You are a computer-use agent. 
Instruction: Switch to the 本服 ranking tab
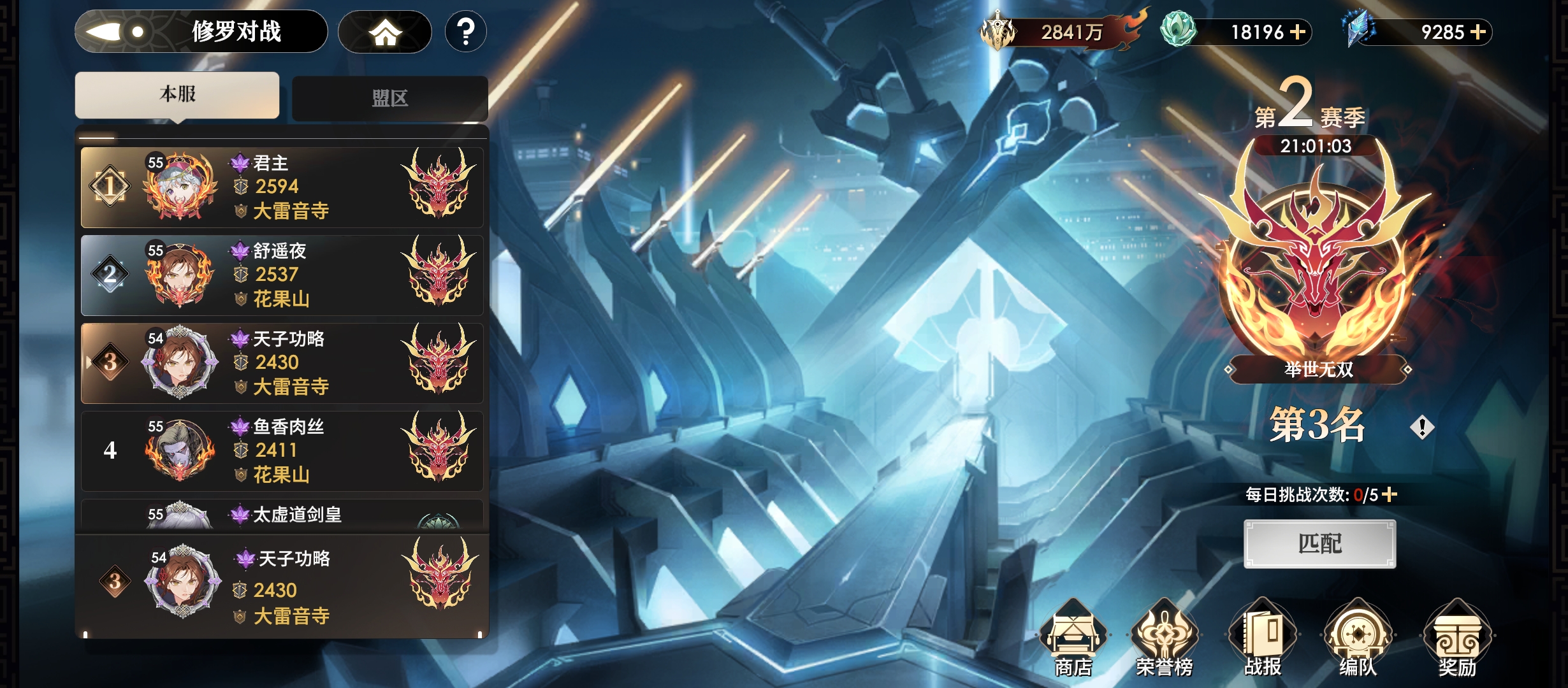pos(177,95)
